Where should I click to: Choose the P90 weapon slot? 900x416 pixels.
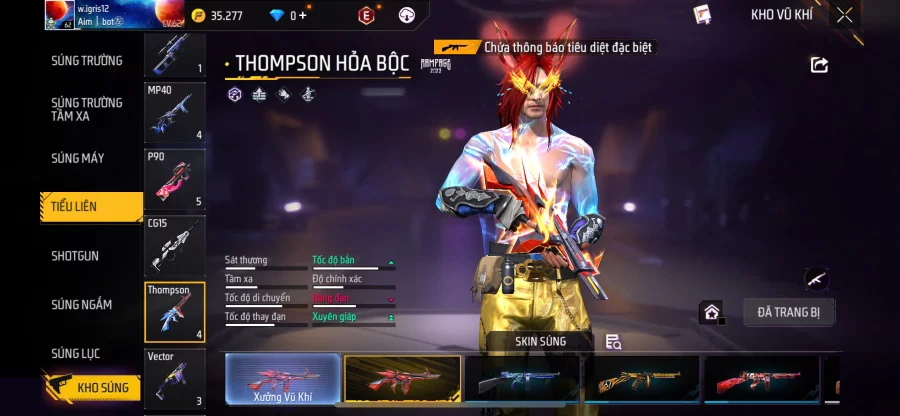point(175,180)
